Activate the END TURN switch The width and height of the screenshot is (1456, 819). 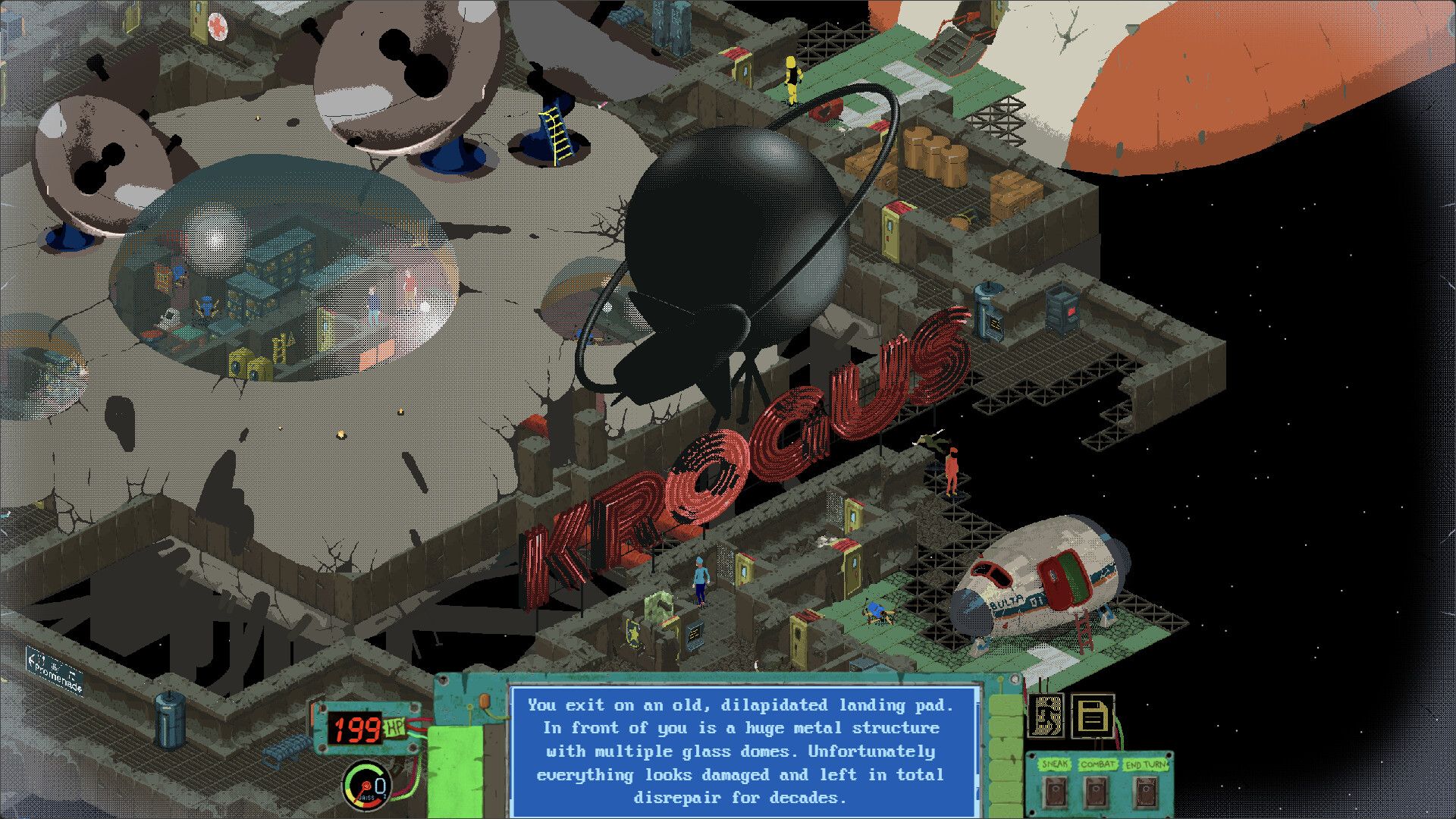1146,793
